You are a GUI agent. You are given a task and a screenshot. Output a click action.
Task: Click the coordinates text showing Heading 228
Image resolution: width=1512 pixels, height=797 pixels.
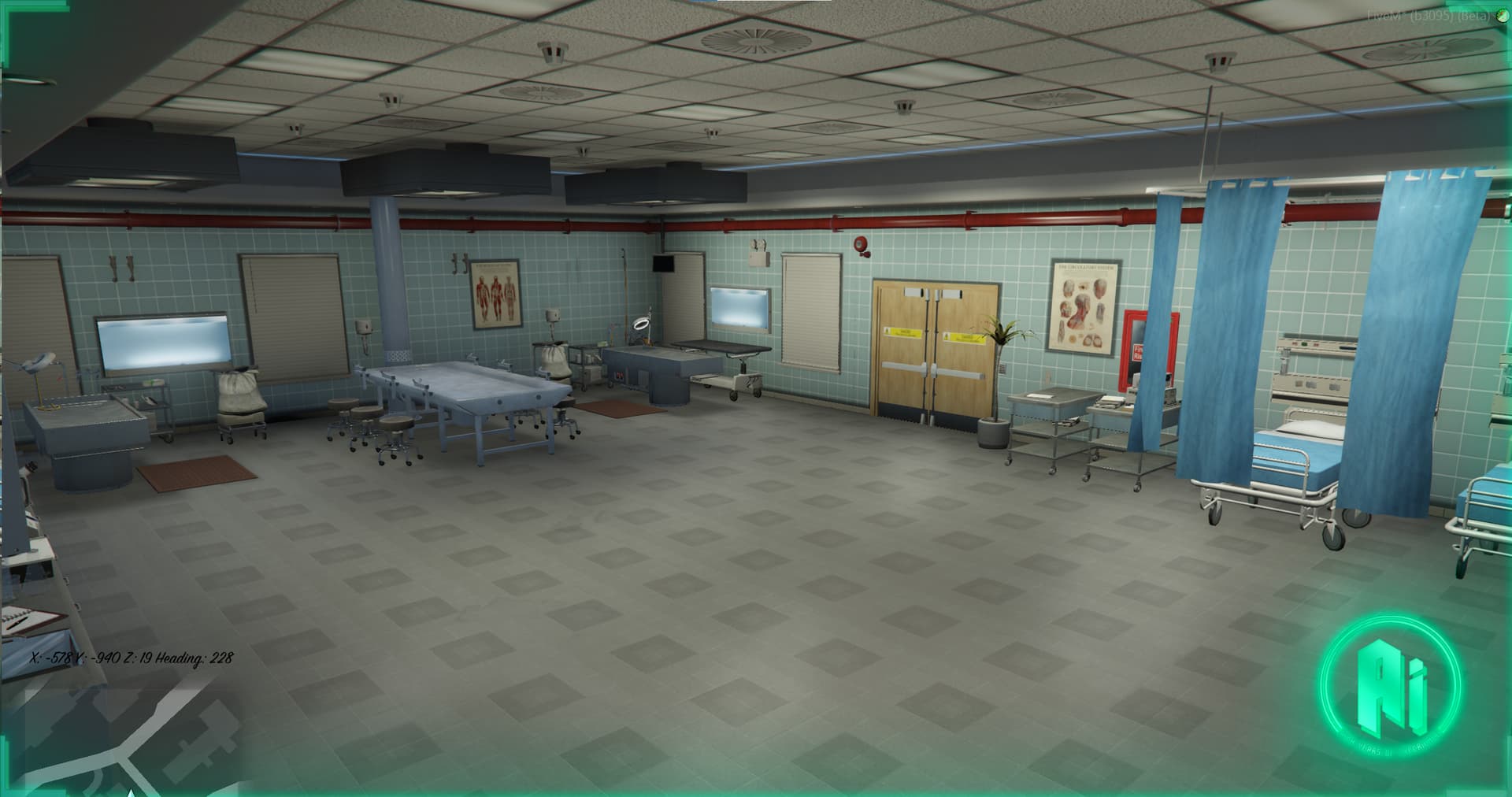[130, 655]
